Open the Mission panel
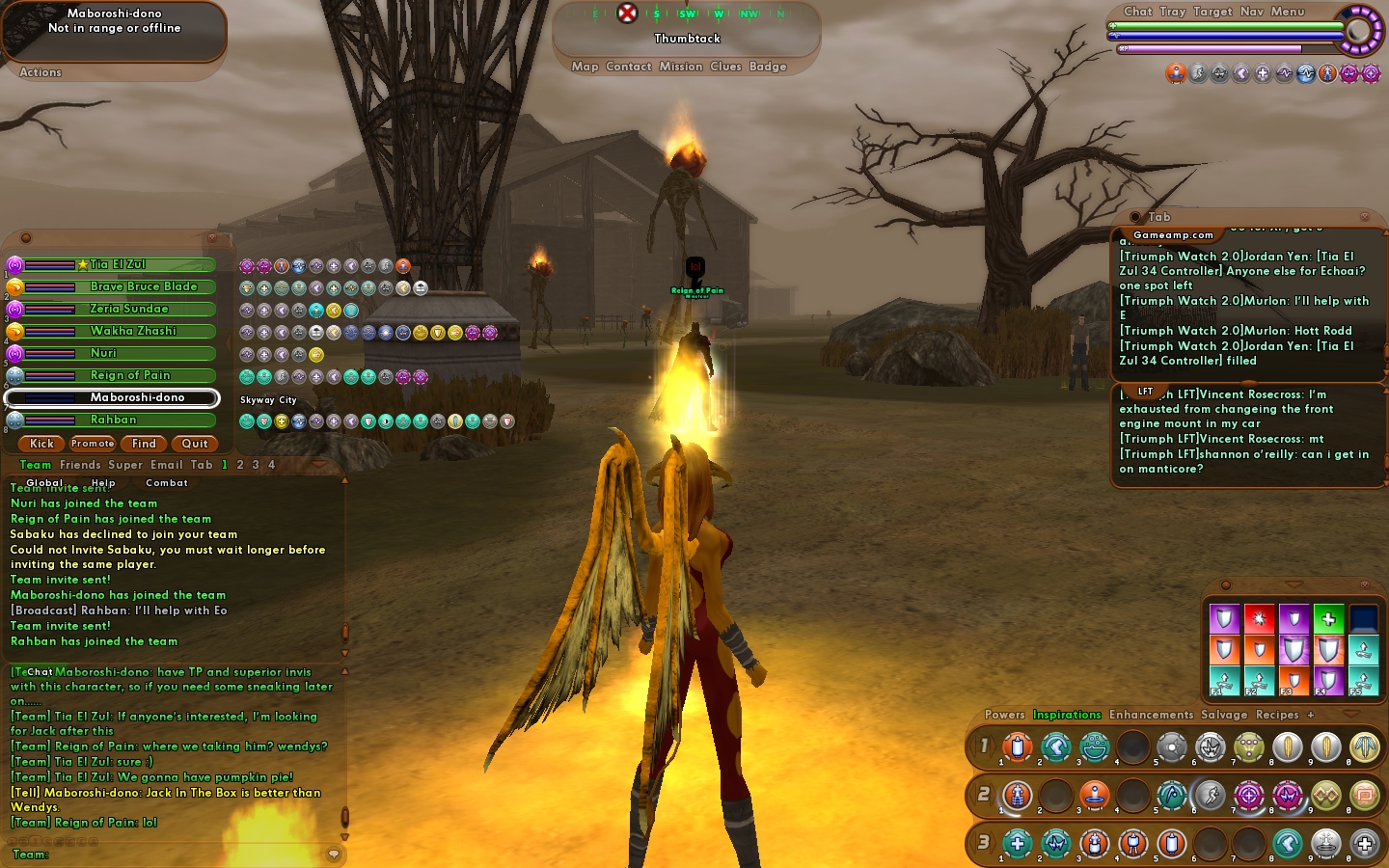The image size is (1389, 868). coord(681,67)
